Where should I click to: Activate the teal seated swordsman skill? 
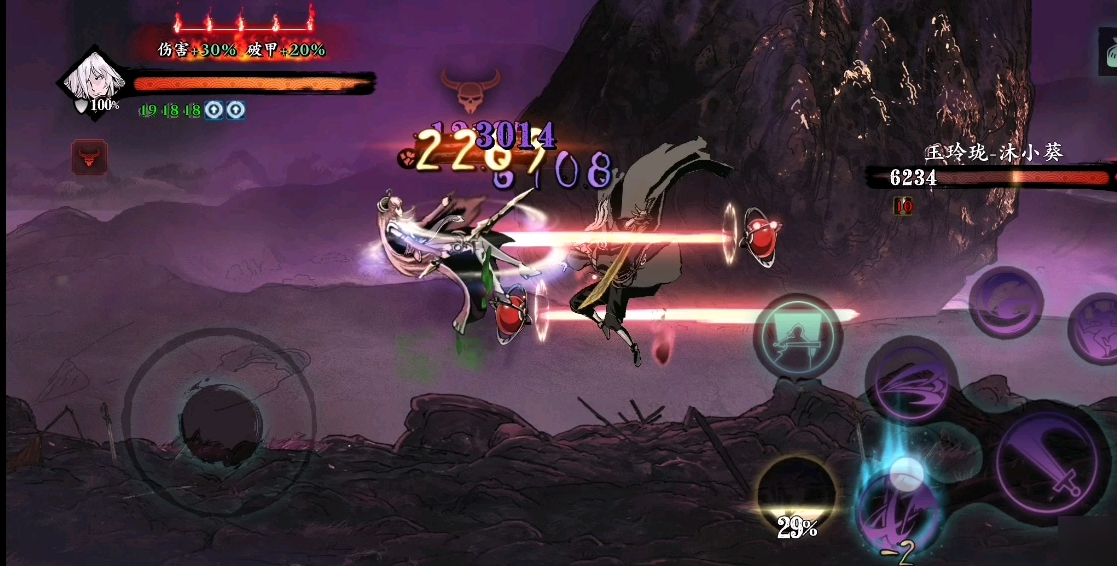tap(797, 337)
